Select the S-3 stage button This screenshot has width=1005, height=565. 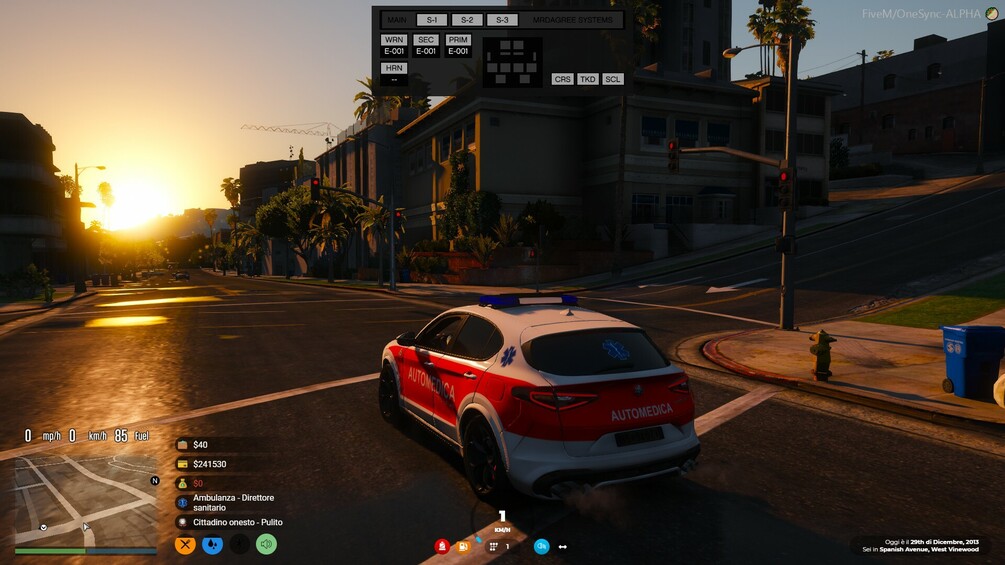point(502,20)
